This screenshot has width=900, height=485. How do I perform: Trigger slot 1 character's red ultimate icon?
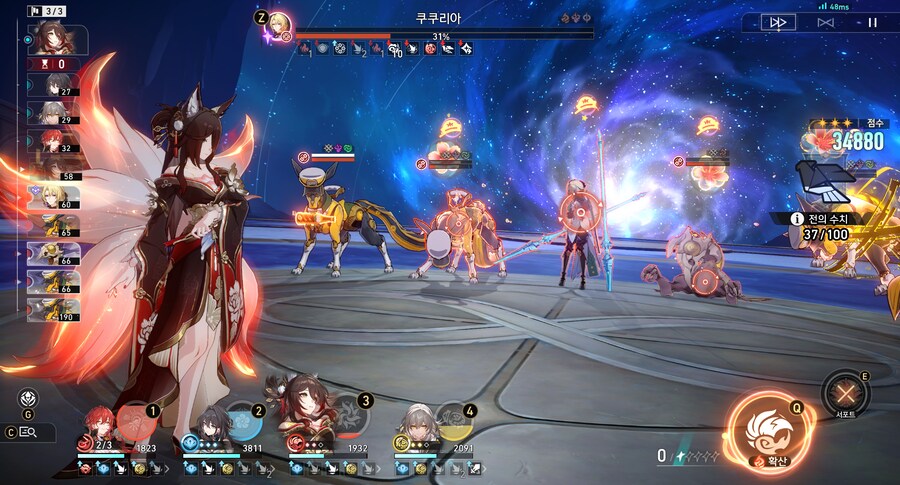click(136, 421)
